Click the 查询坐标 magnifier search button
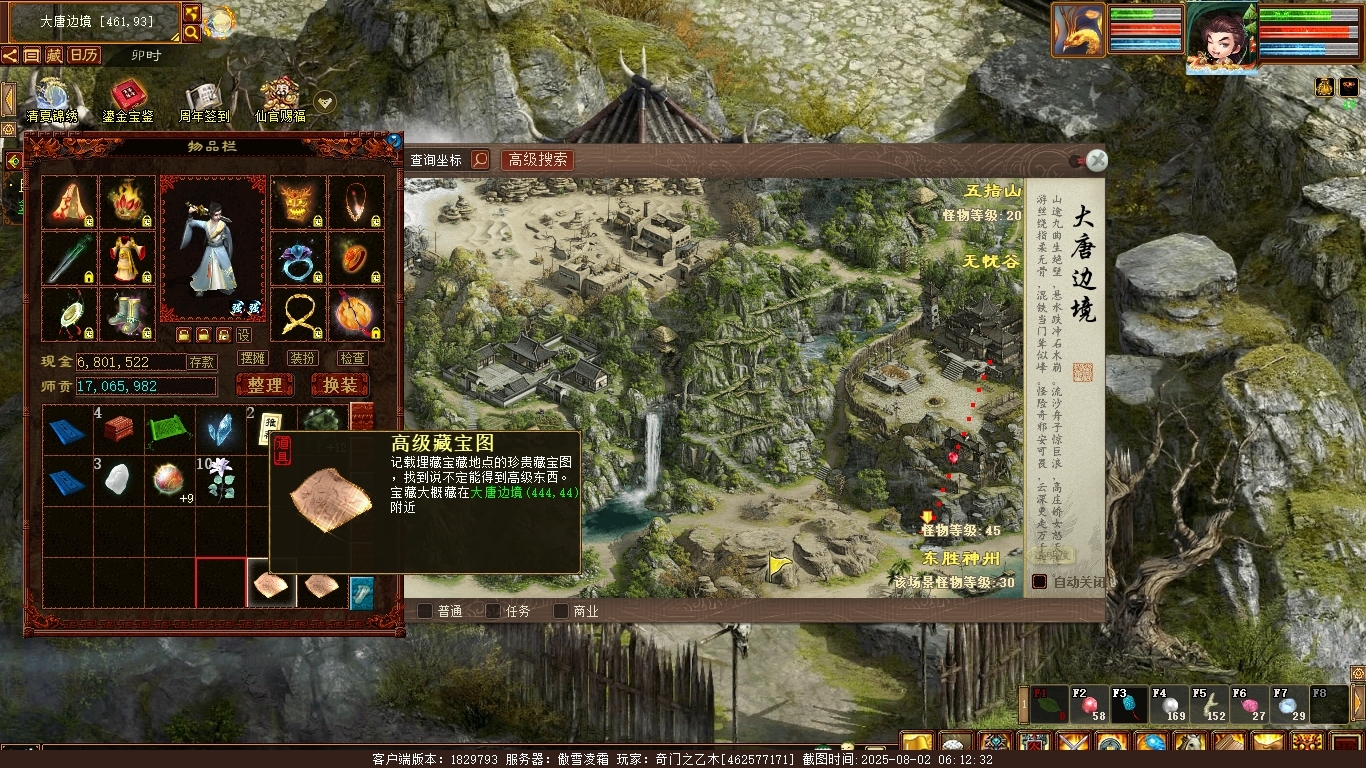 point(480,160)
